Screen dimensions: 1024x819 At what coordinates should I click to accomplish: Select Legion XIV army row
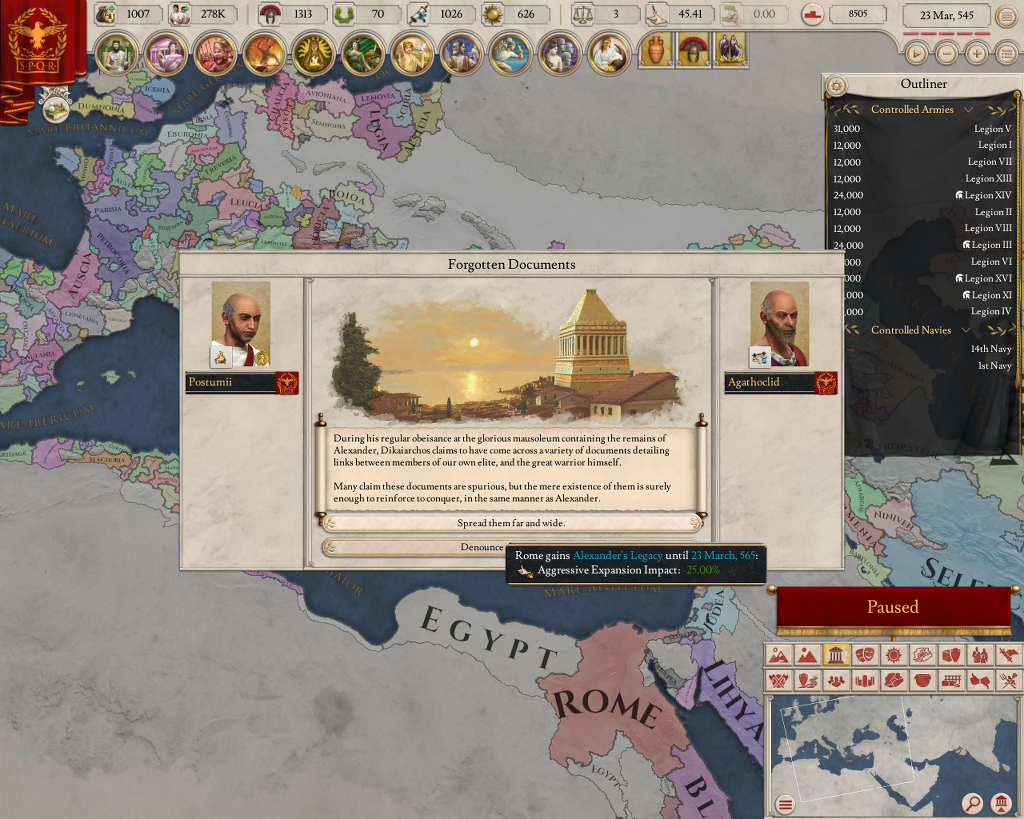[x=983, y=195]
